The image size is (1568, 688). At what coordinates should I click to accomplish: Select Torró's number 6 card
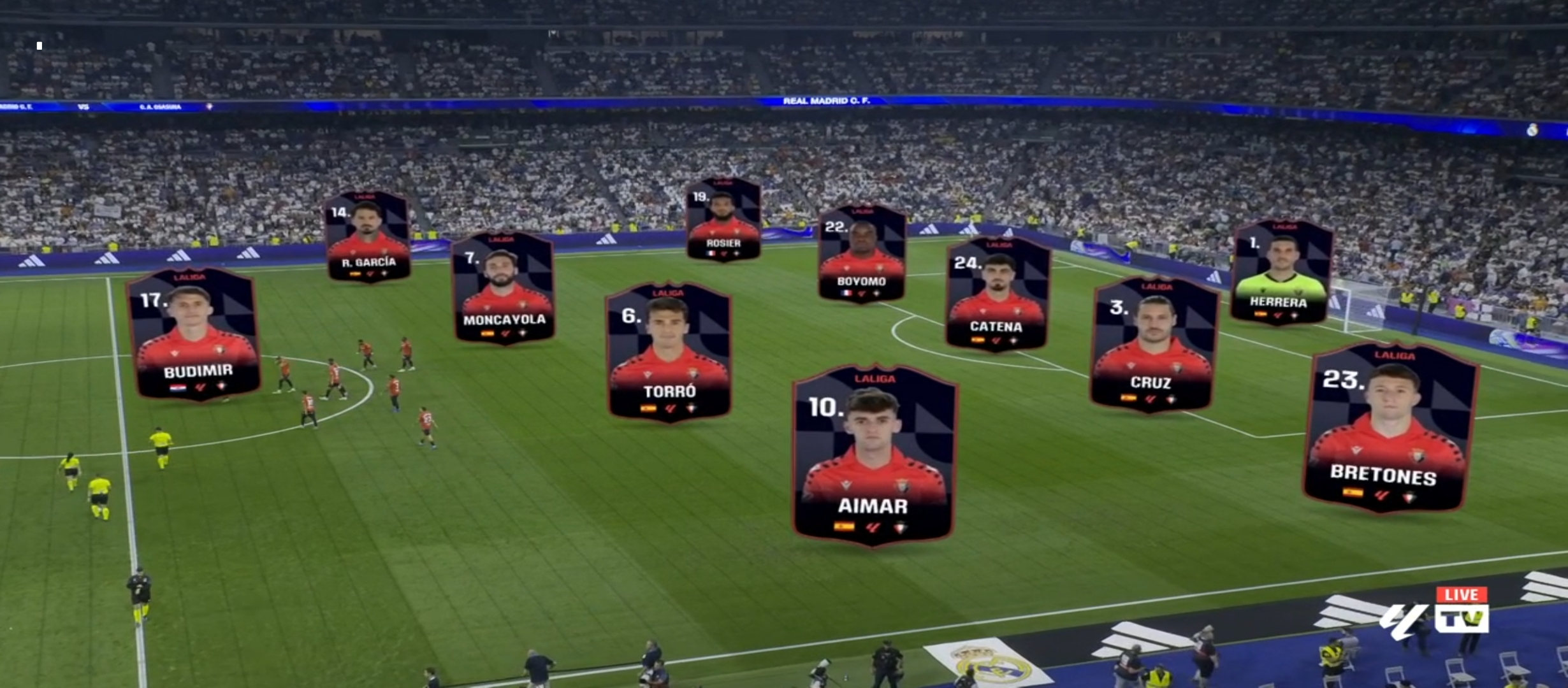(669, 352)
